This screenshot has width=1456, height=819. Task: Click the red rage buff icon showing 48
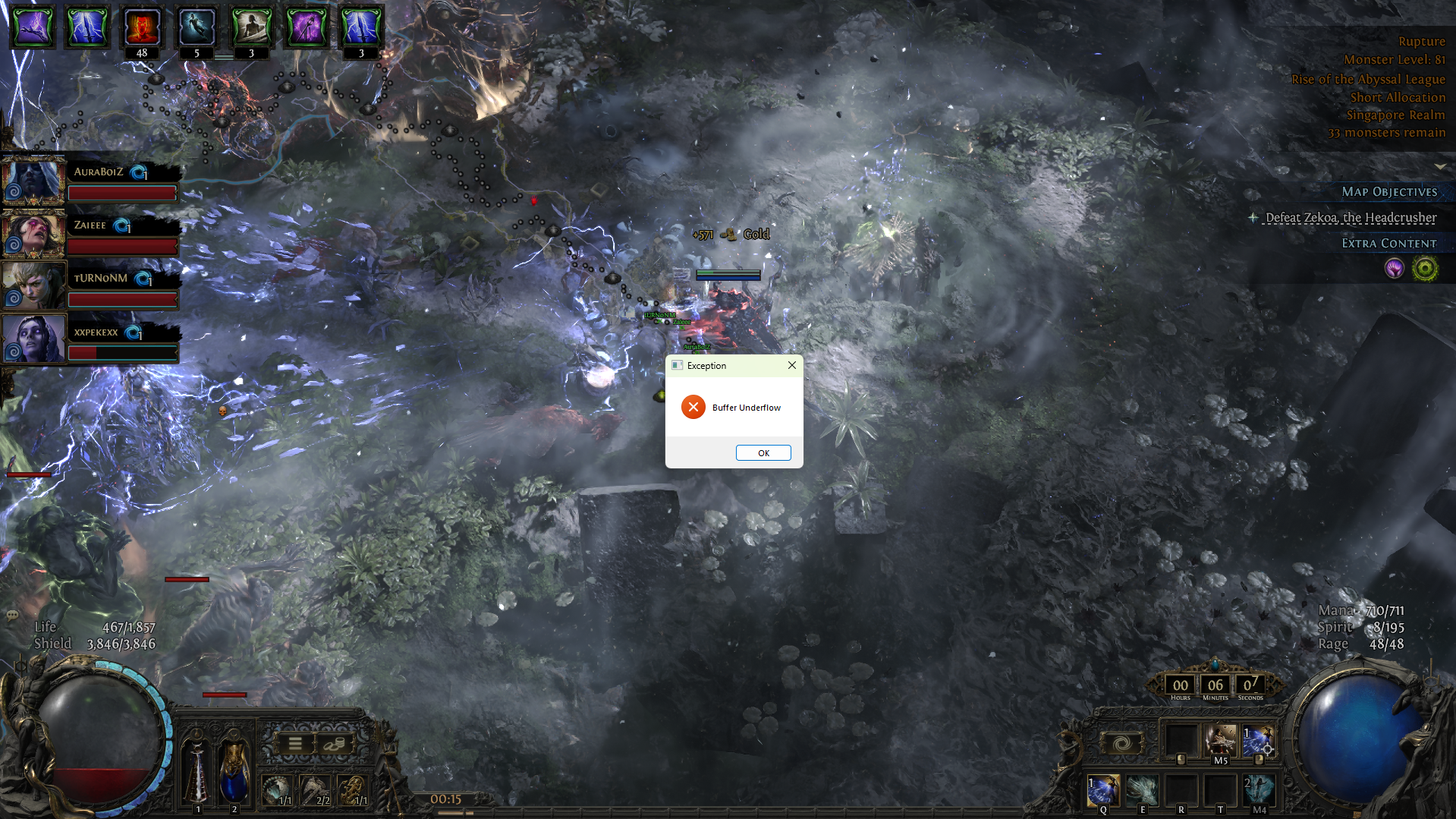(142, 27)
